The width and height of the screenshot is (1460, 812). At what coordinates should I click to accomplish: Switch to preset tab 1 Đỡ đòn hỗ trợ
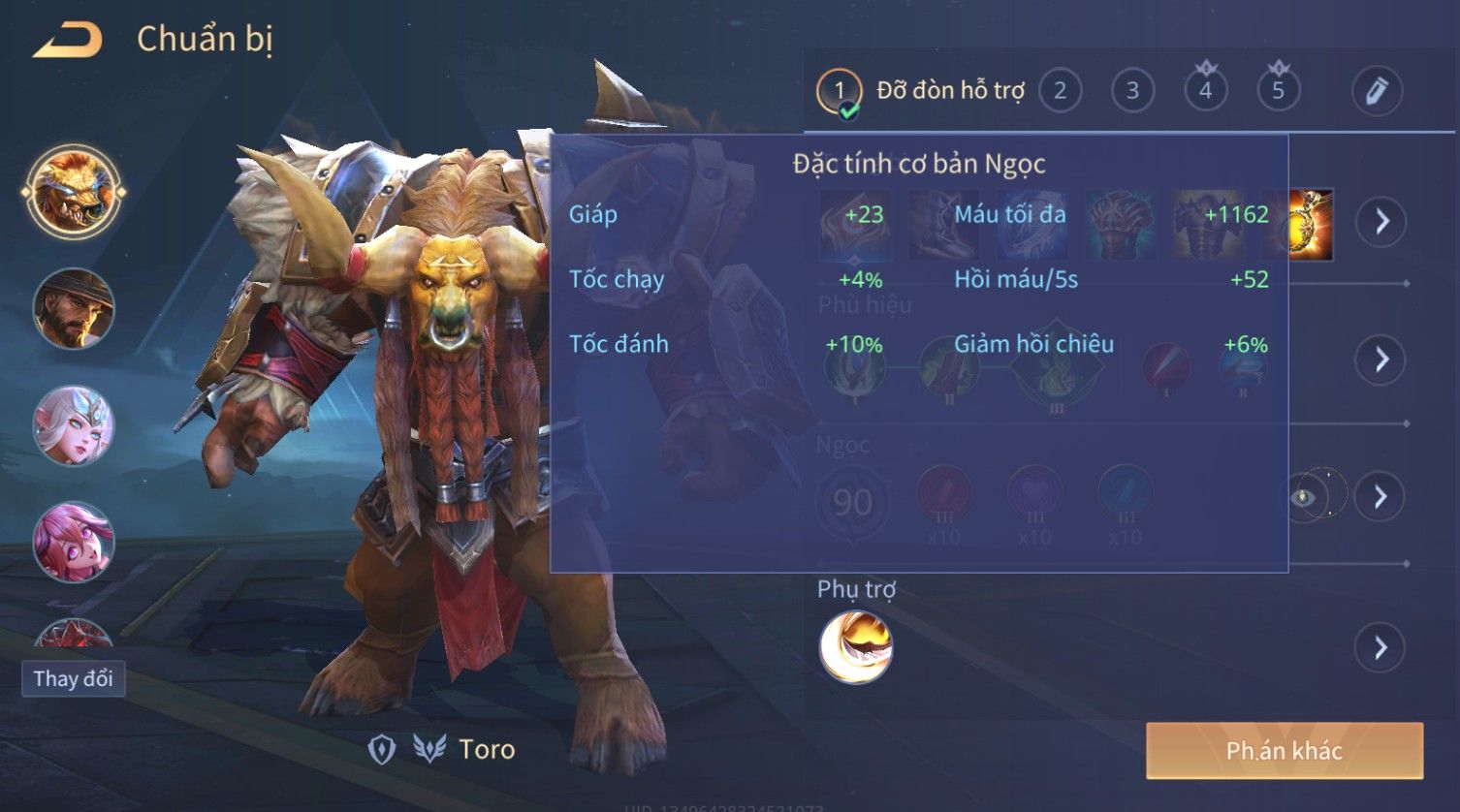921,92
